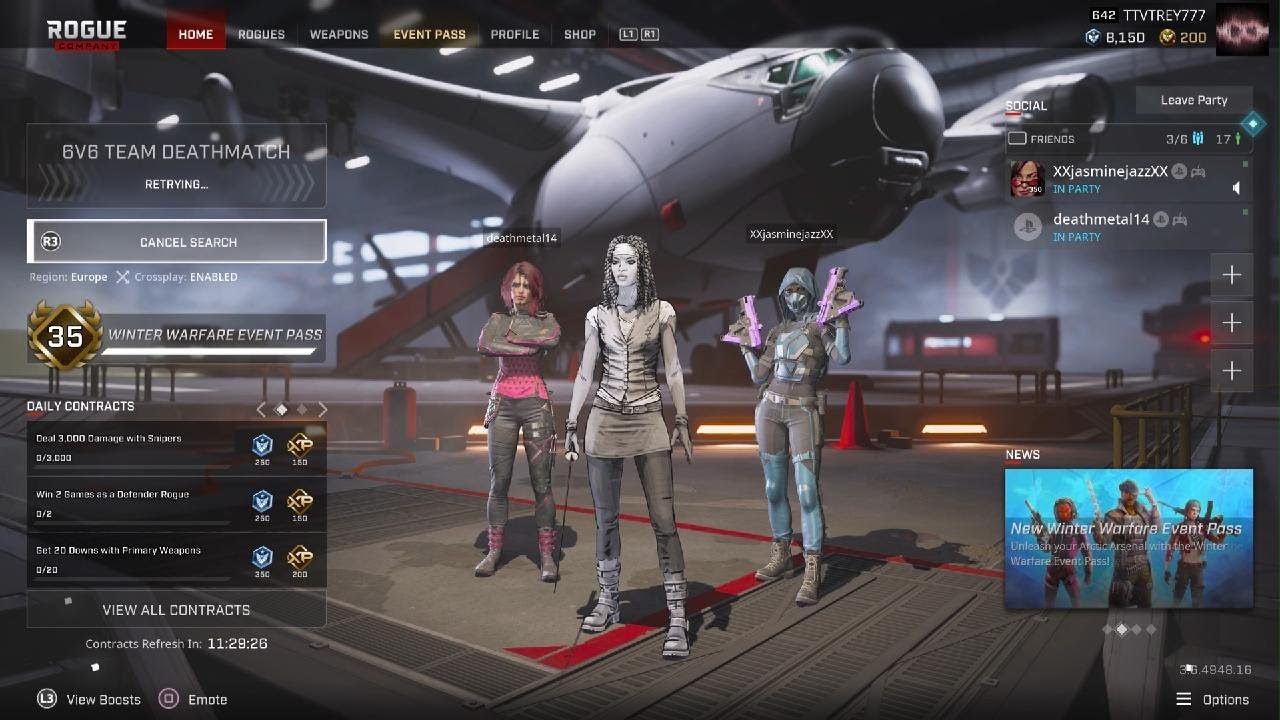This screenshot has height=720, width=1280.
Task: Open the Shop tab
Action: click(580, 34)
